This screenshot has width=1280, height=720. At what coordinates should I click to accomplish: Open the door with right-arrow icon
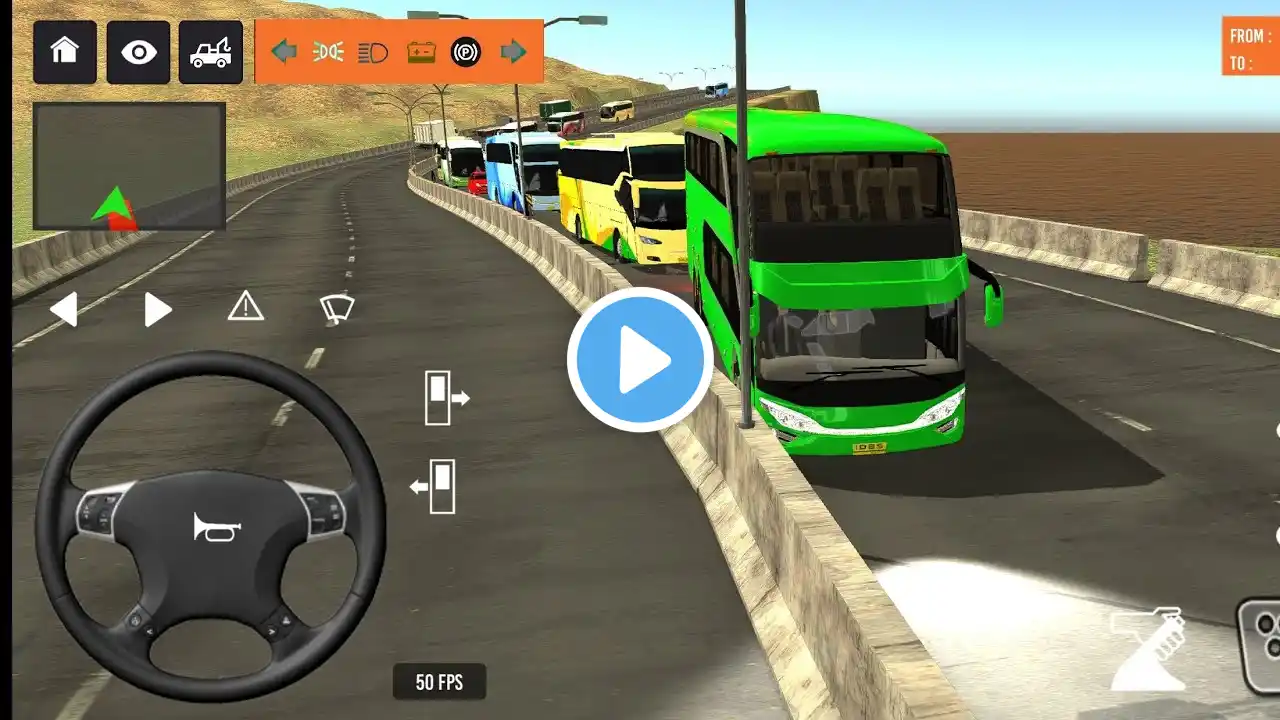coord(446,397)
